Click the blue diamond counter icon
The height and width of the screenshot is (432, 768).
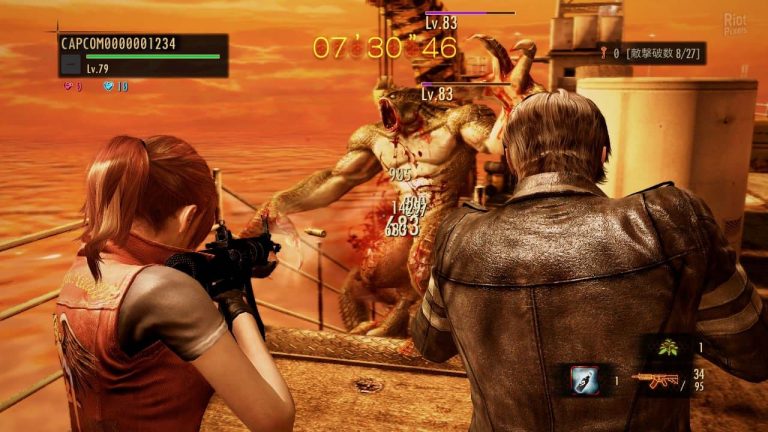tap(108, 87)
